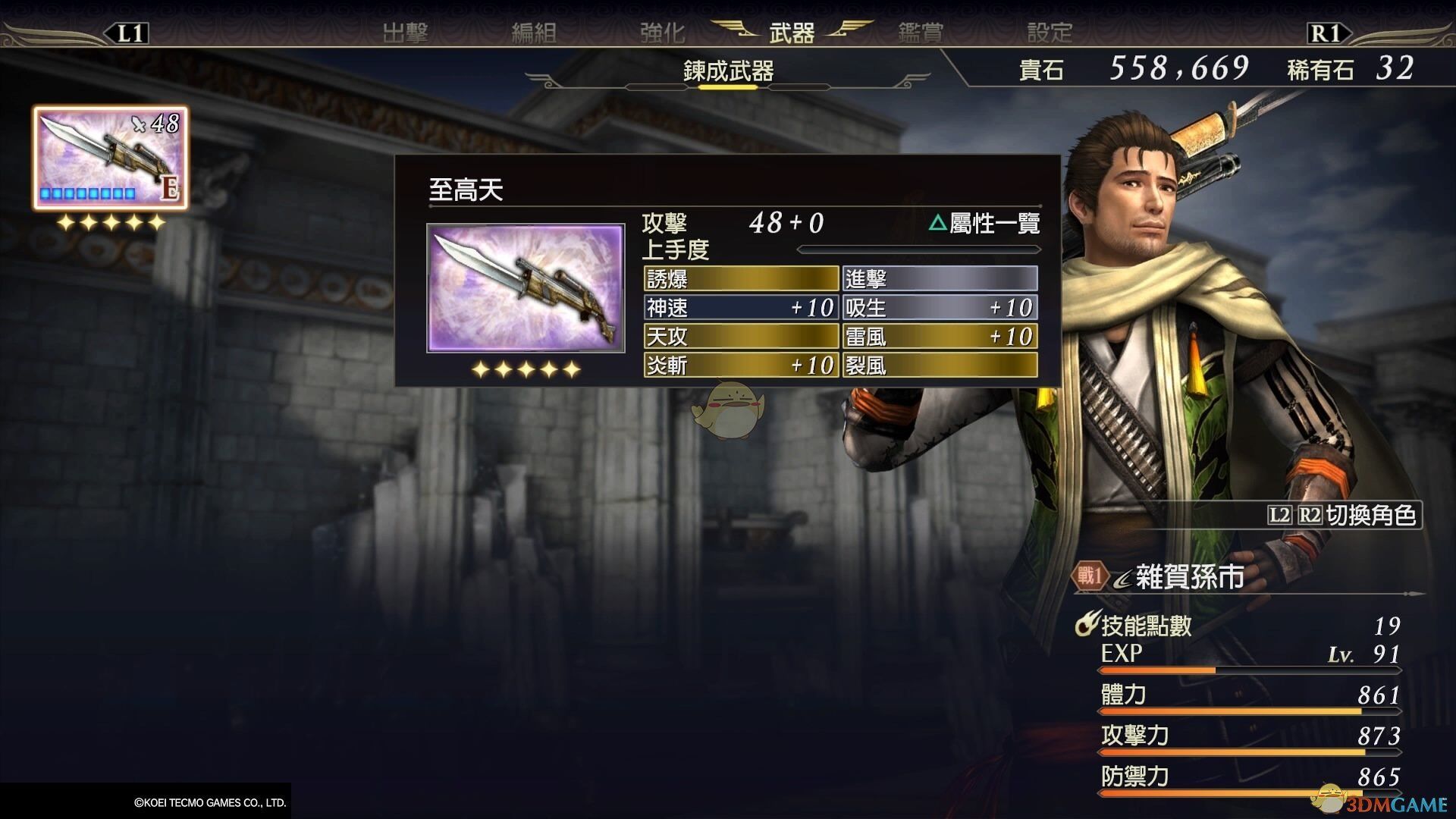Choose the 吸生 +10 attribute
1456x819 pixels.
[x=940, y=308]
